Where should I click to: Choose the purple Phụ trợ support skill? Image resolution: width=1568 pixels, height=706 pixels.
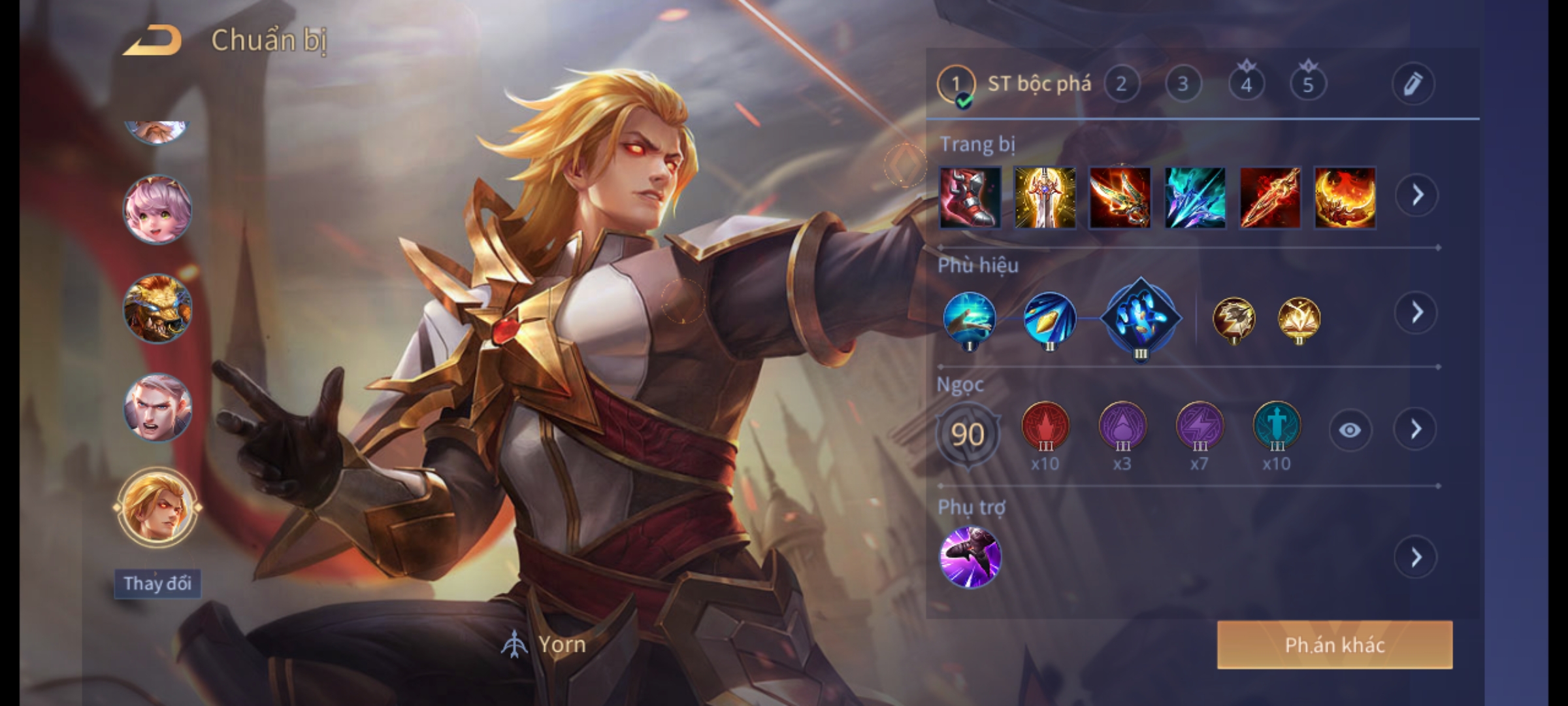970,557
